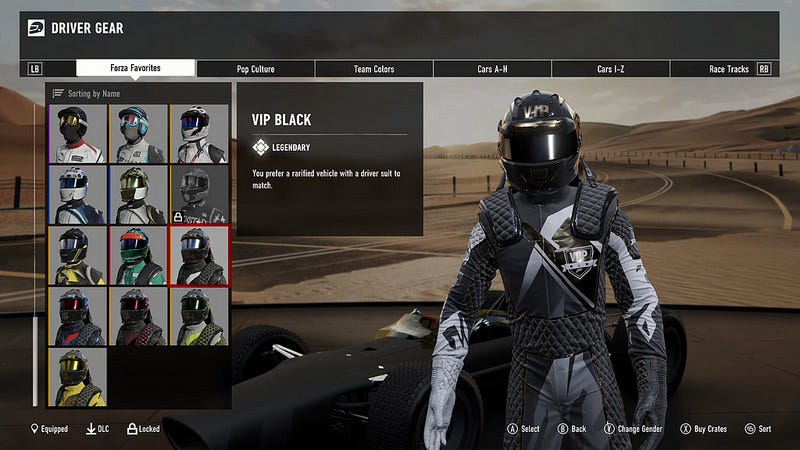Viewport: 800px width, 450px height.
Task: Switch to the Forza Favorites tab
Action: tap(135, 69)
